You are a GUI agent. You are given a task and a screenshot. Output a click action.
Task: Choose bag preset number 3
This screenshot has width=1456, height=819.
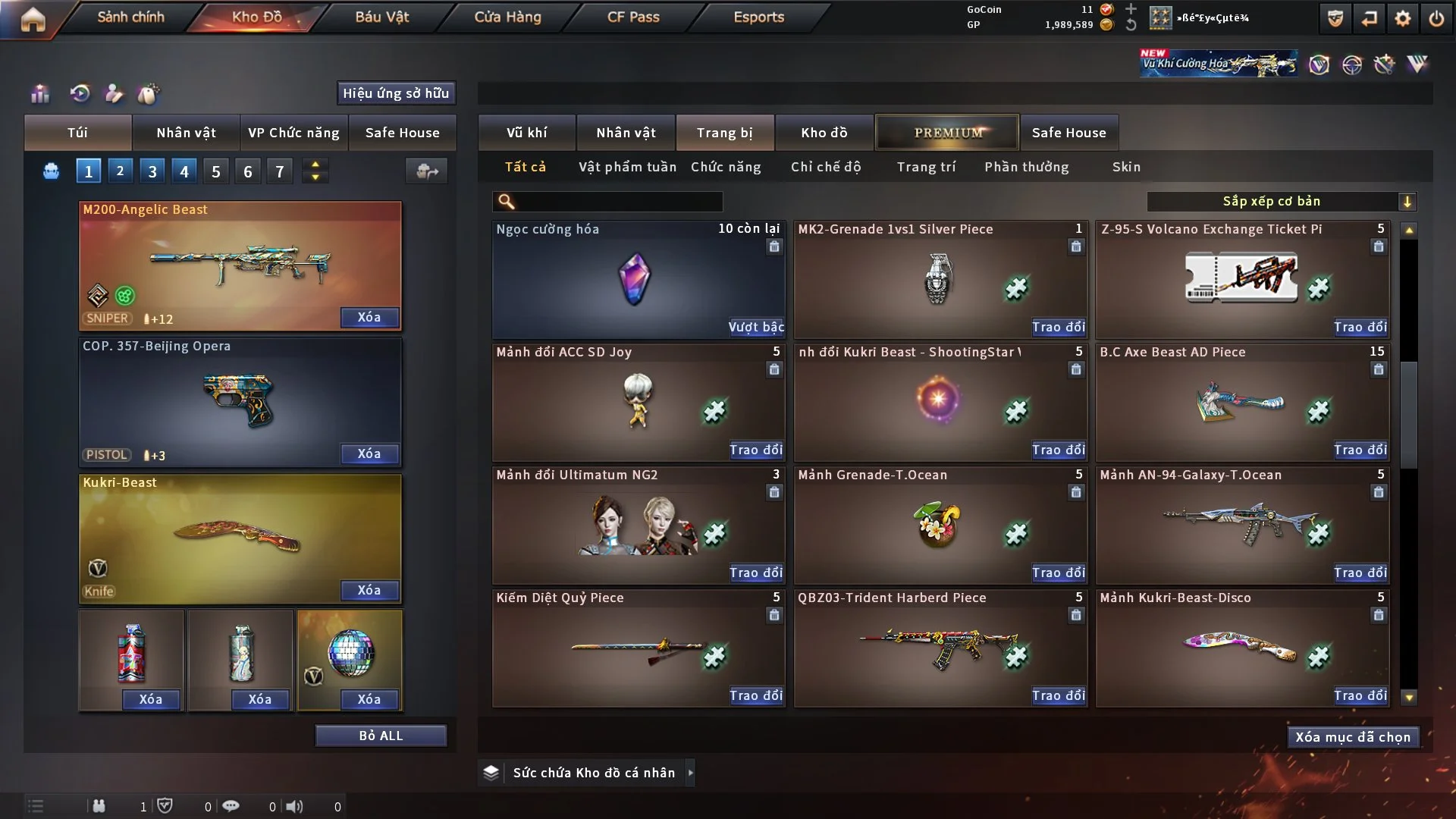click(152, 171)
